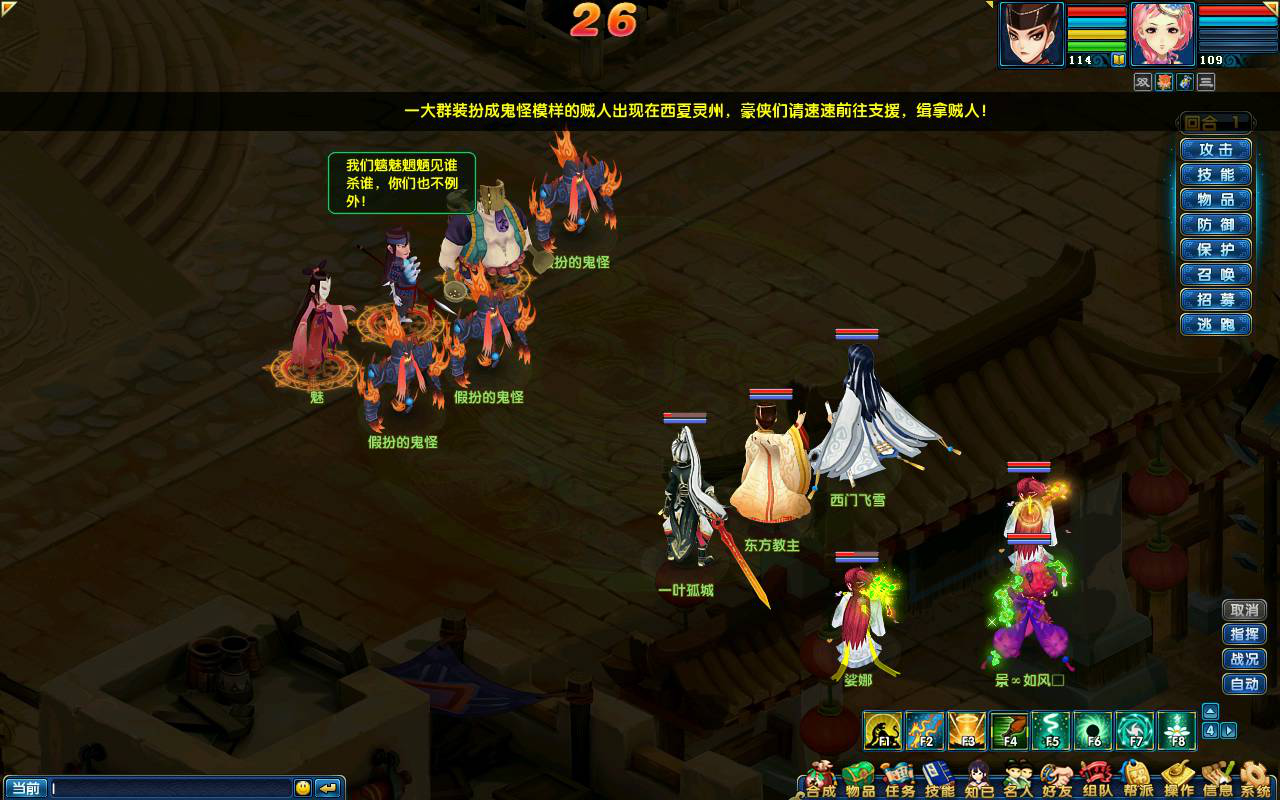Open the 指挥 command panel

1244,635
